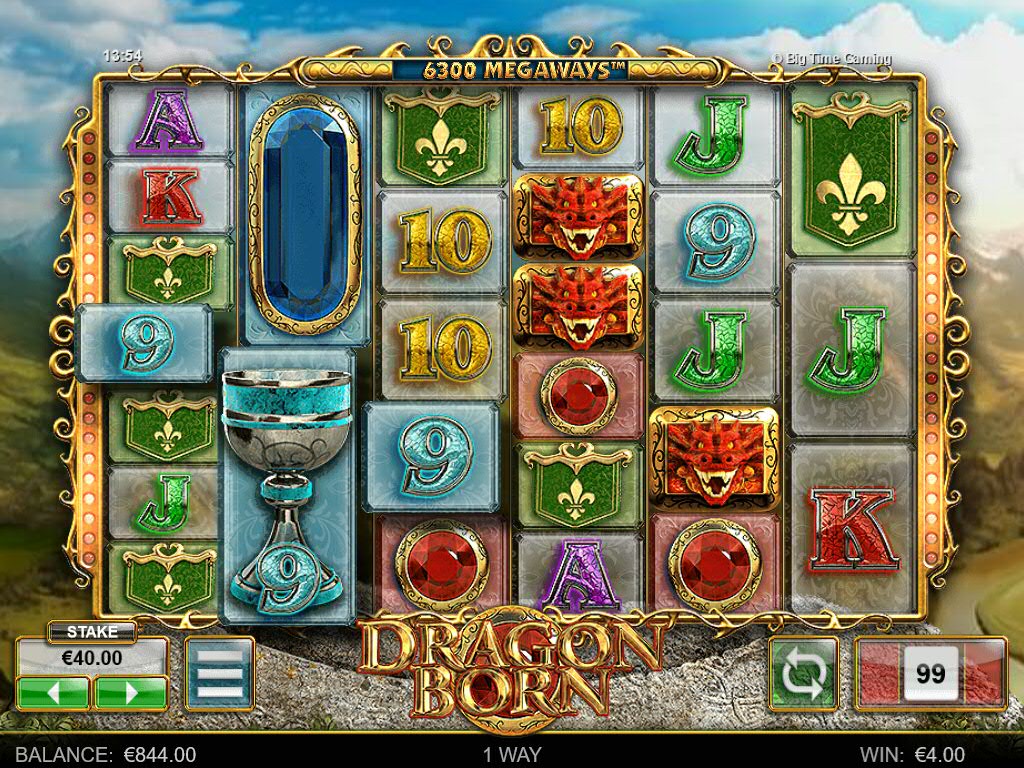This screenshot has height=768, width=1024.
Task: Open the three-bar game menu
Action: [x=220, y=674]
